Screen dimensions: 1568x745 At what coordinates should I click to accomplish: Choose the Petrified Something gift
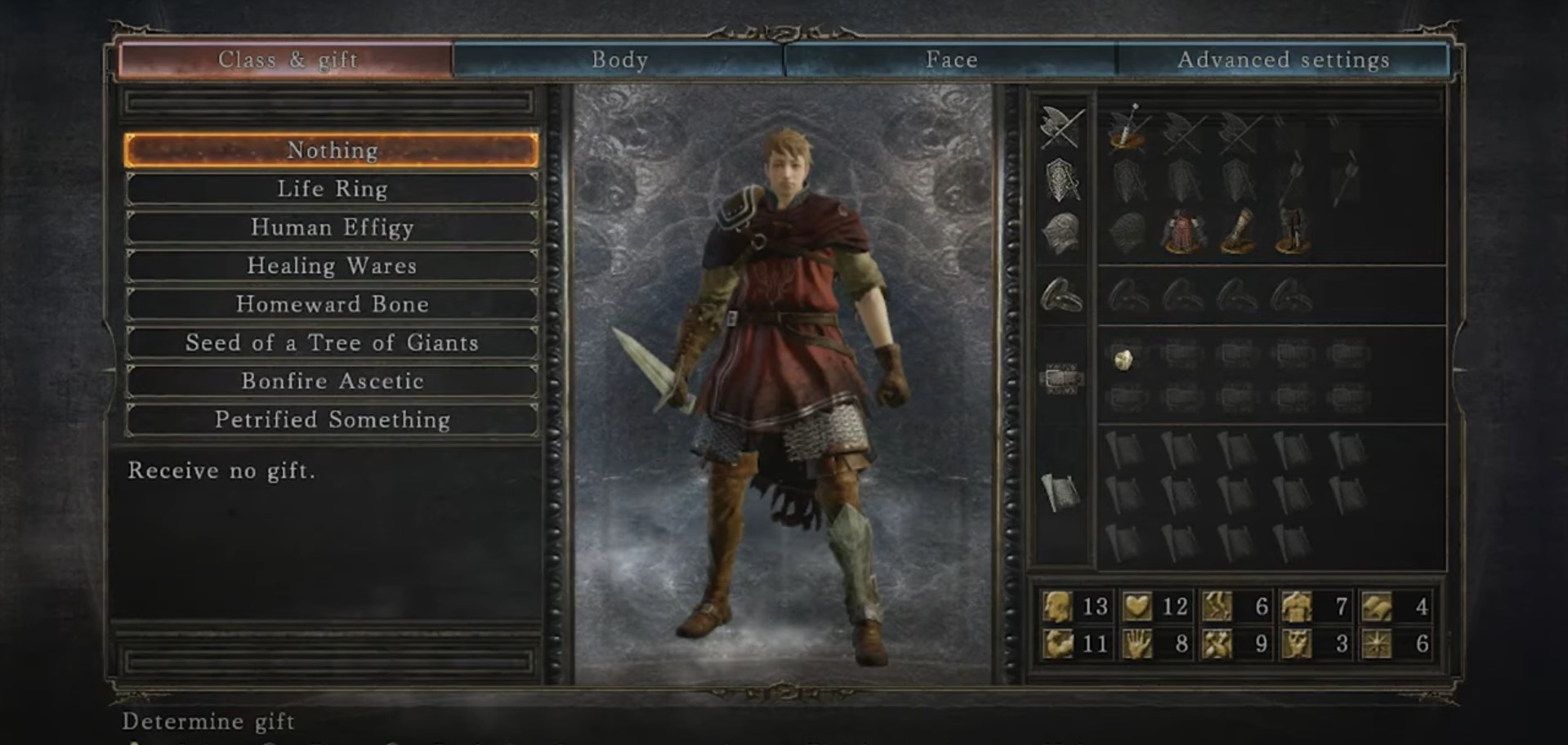(332, 419)
